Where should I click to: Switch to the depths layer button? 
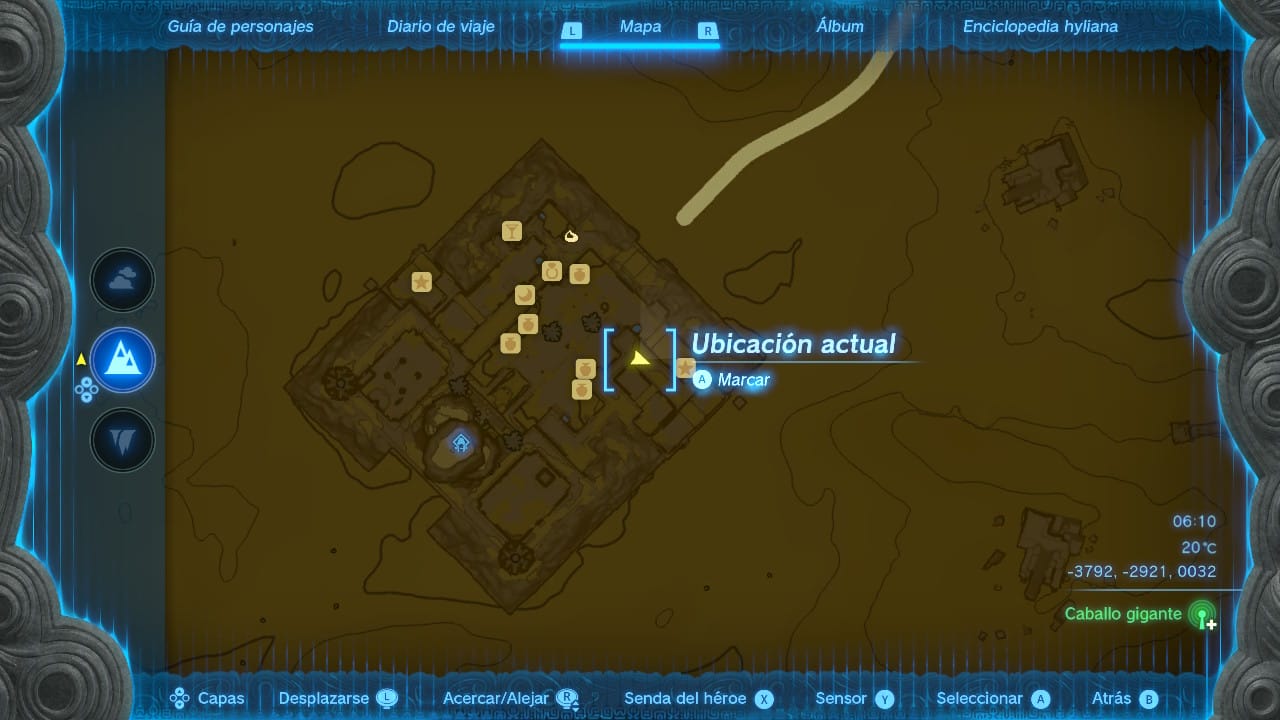[123, 439]
